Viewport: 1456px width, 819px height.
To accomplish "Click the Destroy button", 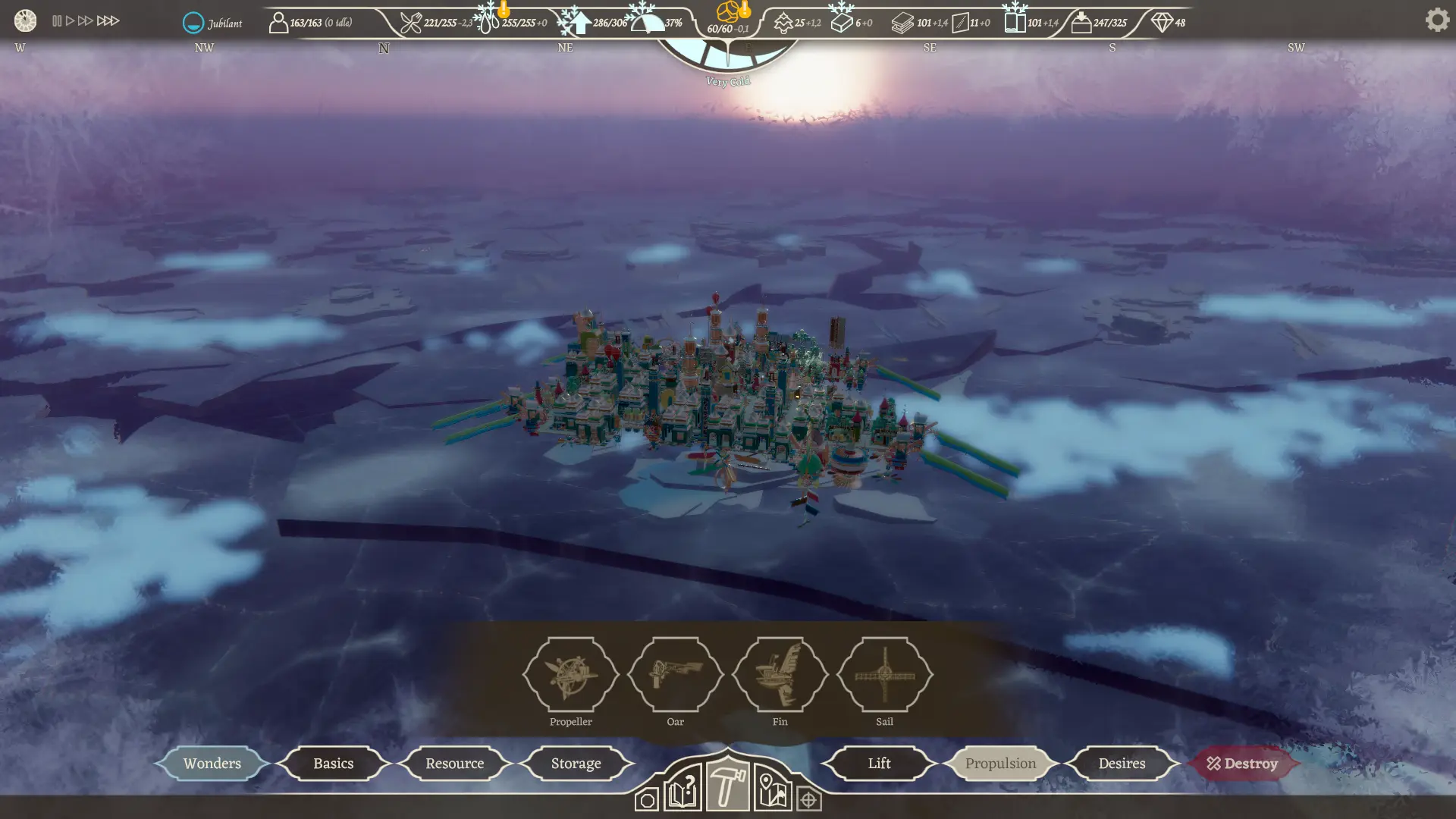I will [x=1243, y=763].
